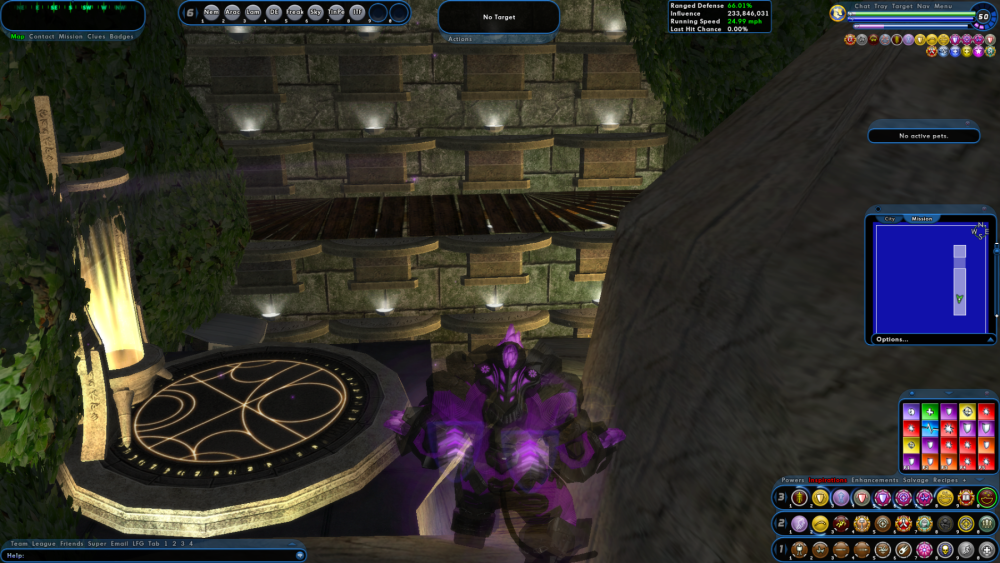
Task: Toggle the Target window from the status bar
Action: (902, 6)
